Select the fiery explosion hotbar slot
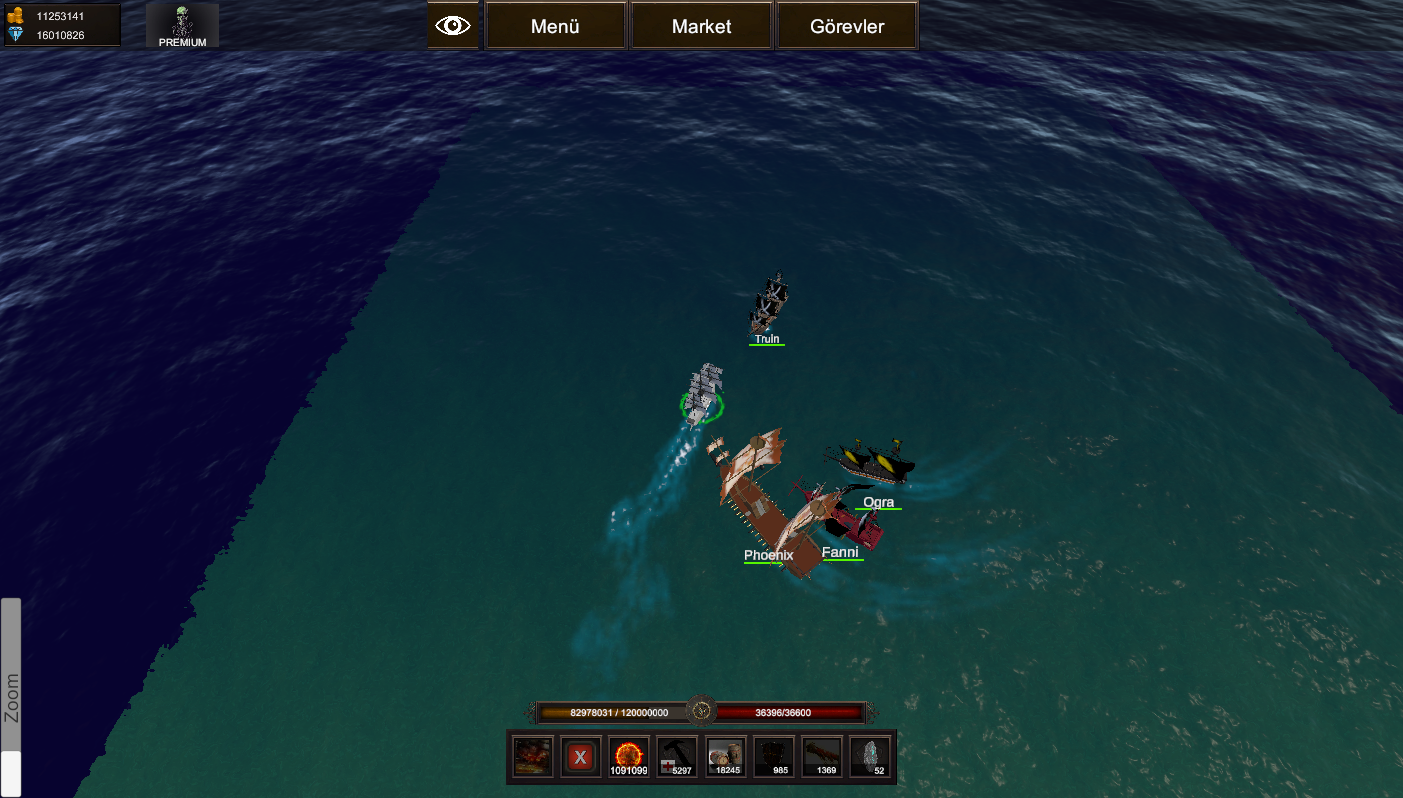 [x=532, y=757]
